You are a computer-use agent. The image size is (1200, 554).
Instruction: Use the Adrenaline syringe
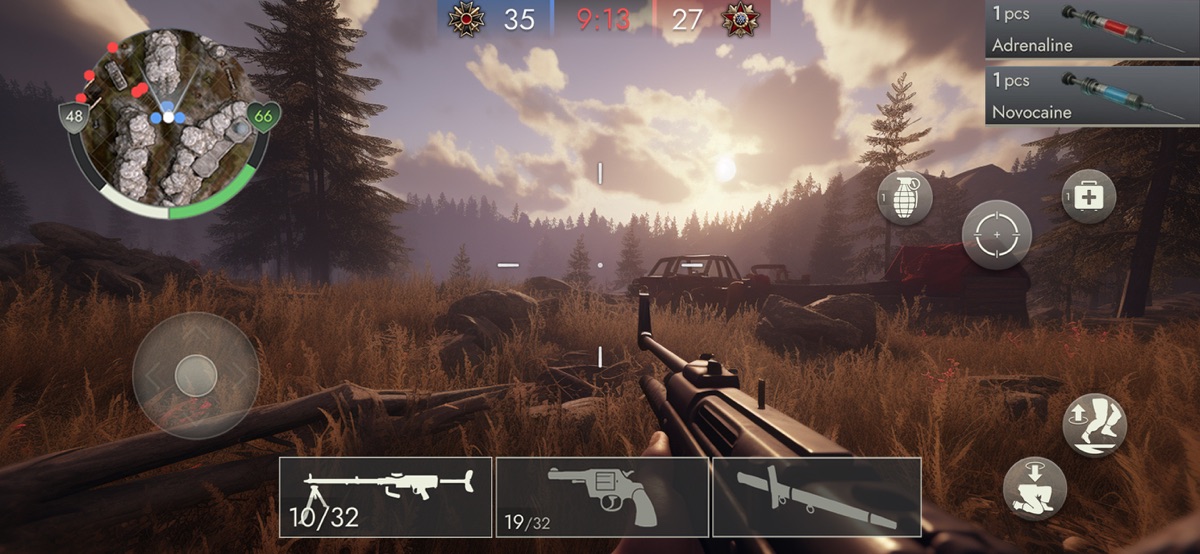click(1092, 30)
